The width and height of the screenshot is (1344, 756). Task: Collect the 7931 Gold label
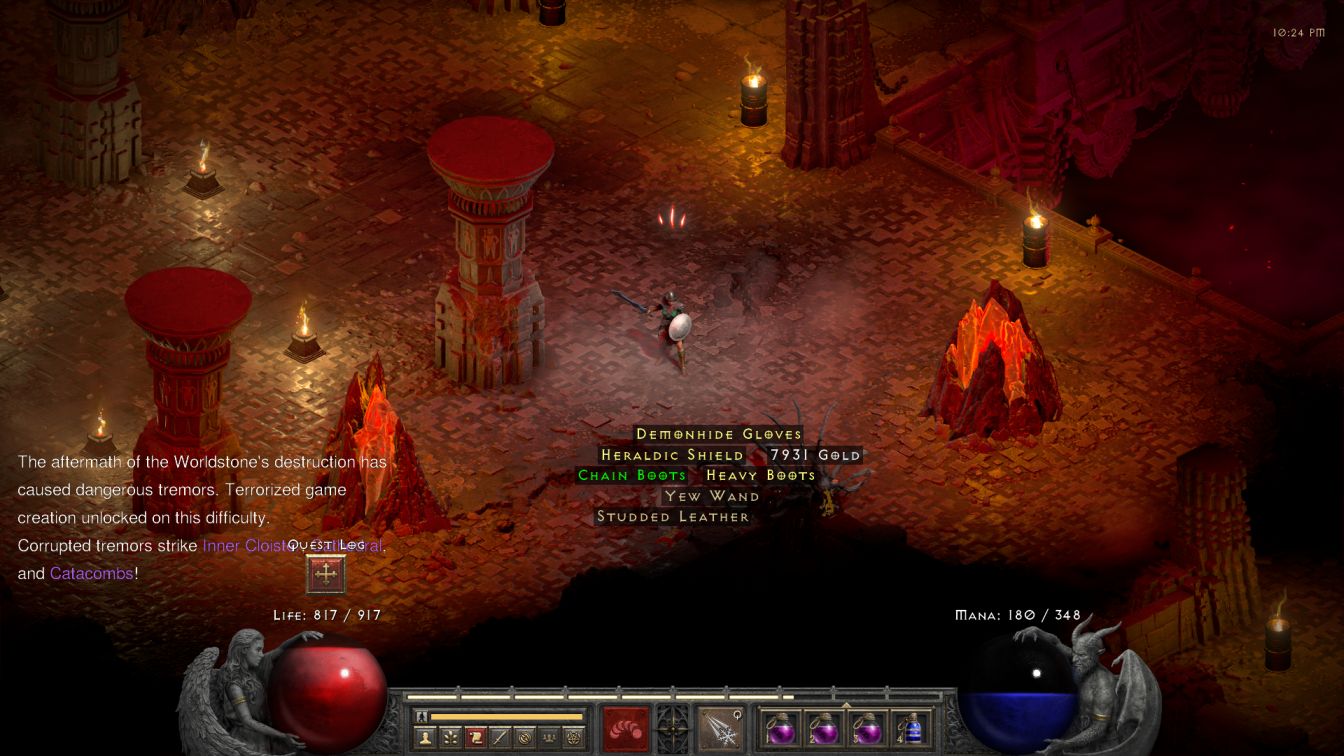(815, 455)
